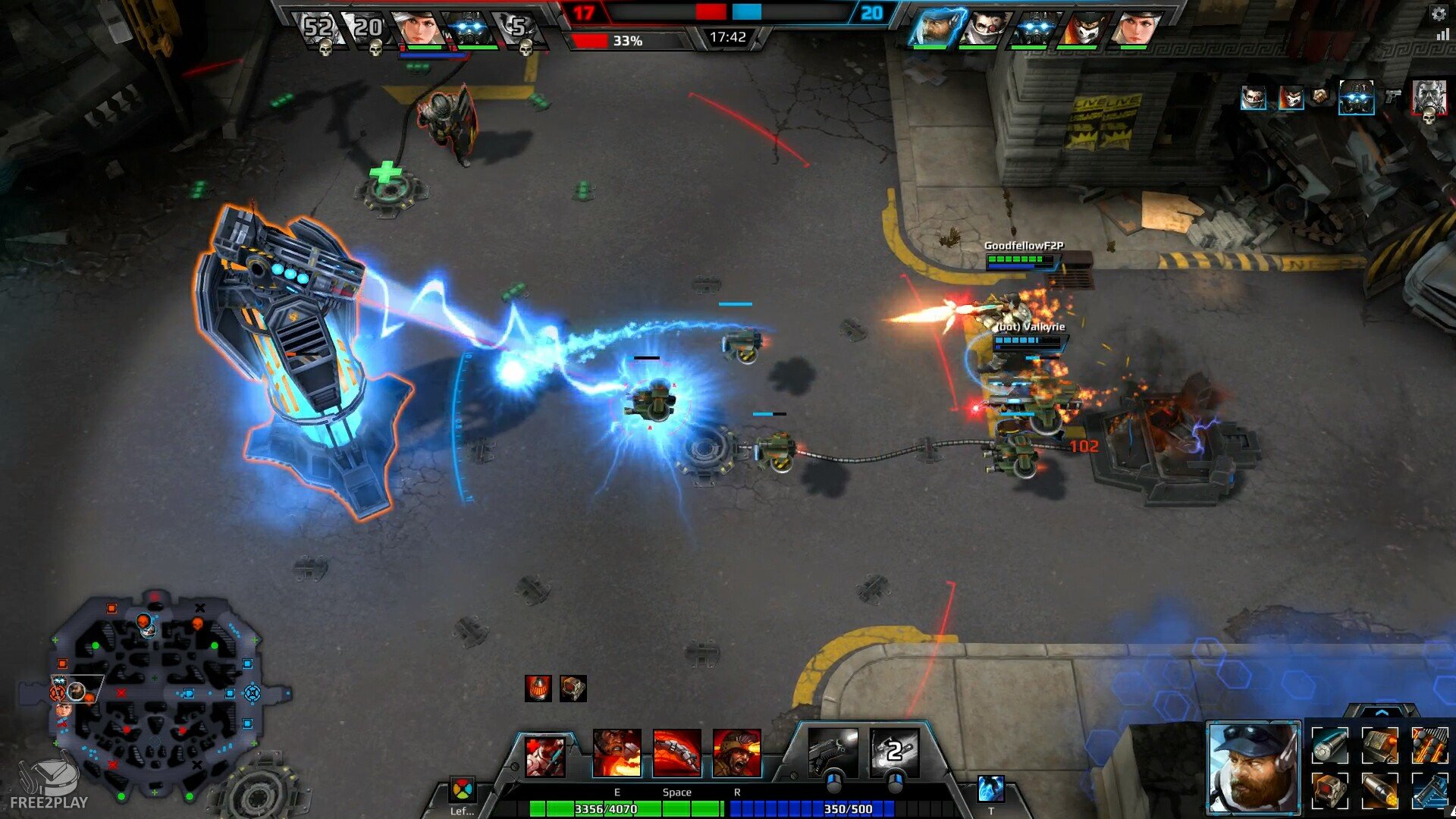Screen dimensions: 1456x819
Task: Select the silver bullet casing item
Action: 1330,744
